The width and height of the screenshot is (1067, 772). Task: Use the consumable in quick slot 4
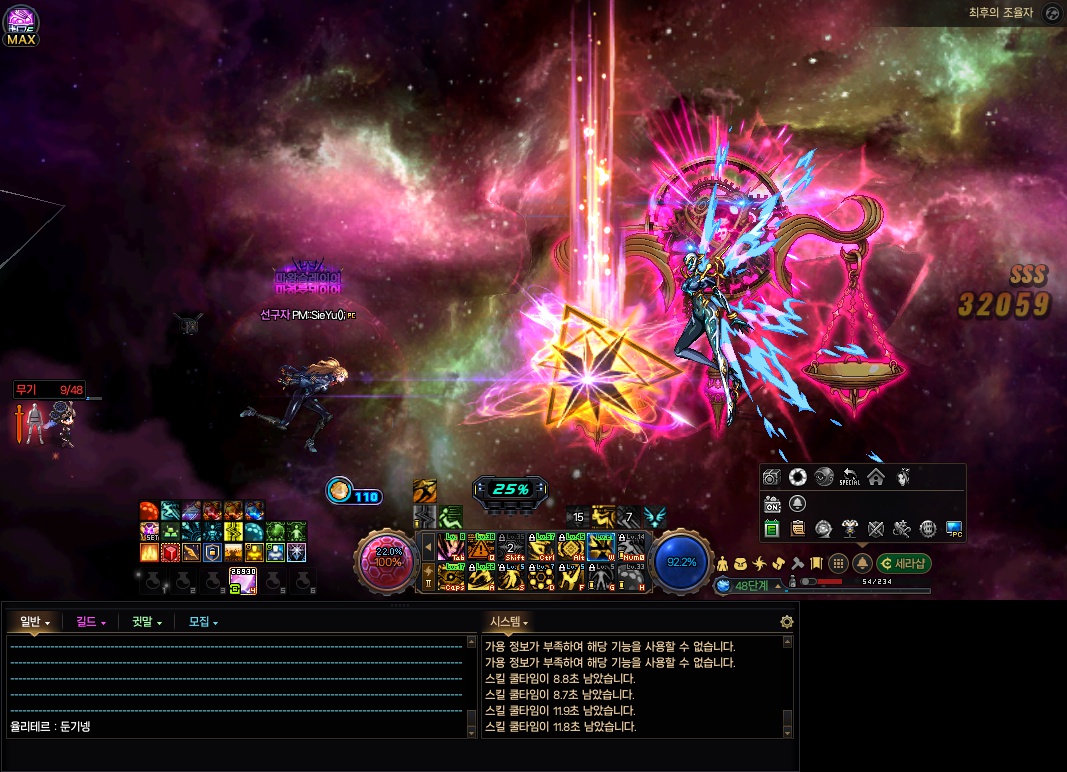point(243,579)
